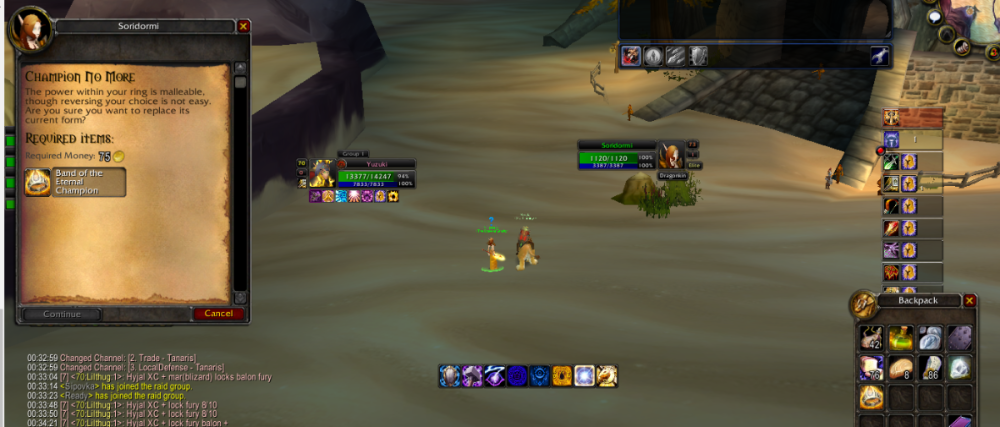Select the Band of the Eternal Champion item
This screenshot has height=427, width=1000.
click(x=76, y=182)
